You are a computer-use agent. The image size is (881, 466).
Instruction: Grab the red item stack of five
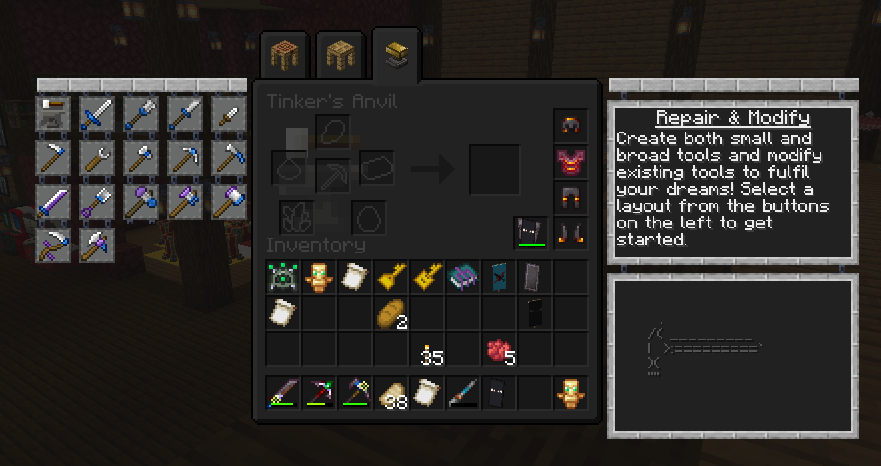(498, 350)
